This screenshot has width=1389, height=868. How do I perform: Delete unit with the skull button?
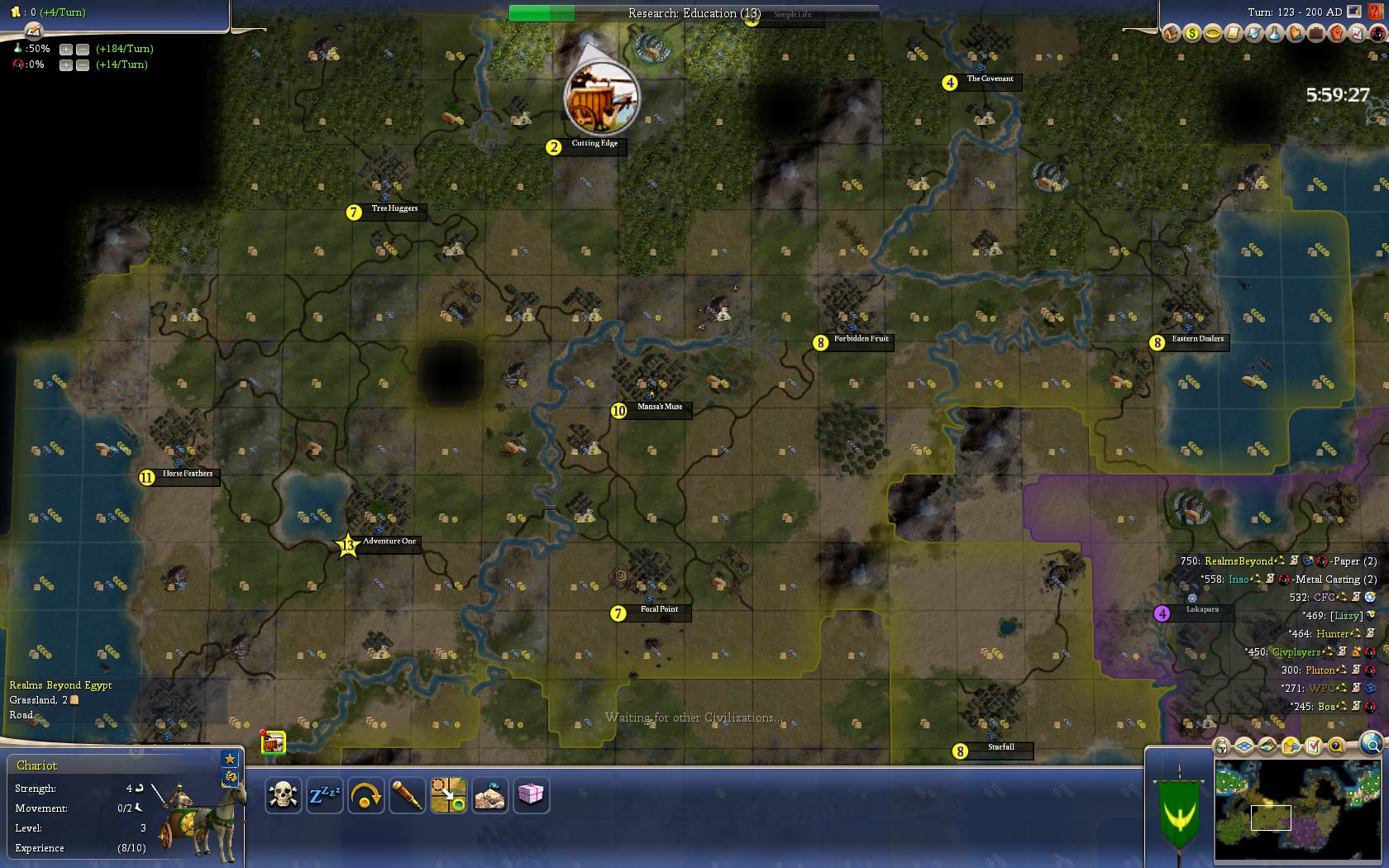284,795
